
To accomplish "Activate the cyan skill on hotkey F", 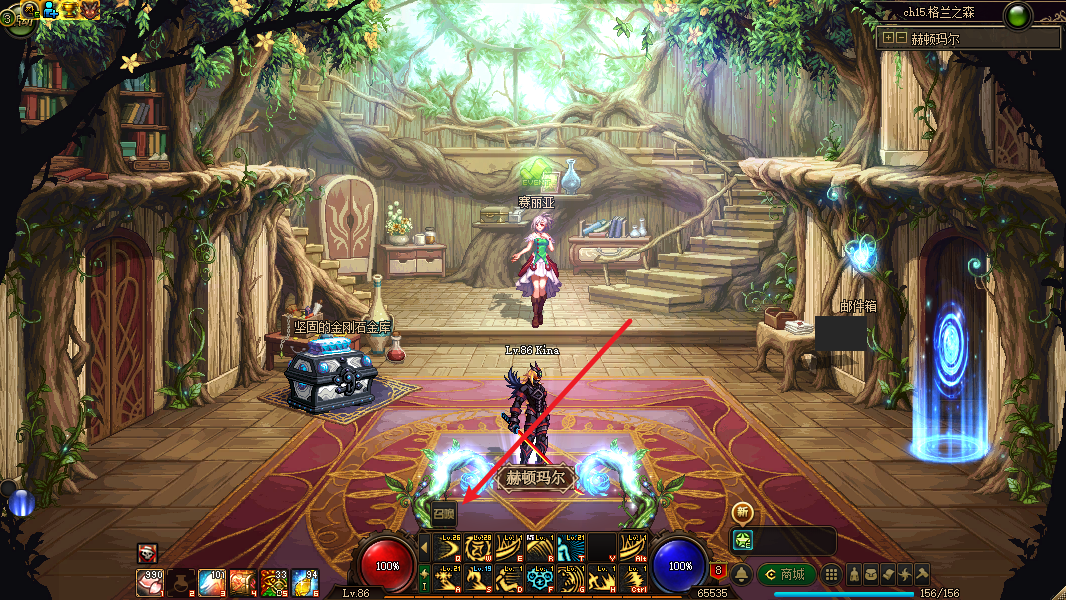I will coord(541,578).
